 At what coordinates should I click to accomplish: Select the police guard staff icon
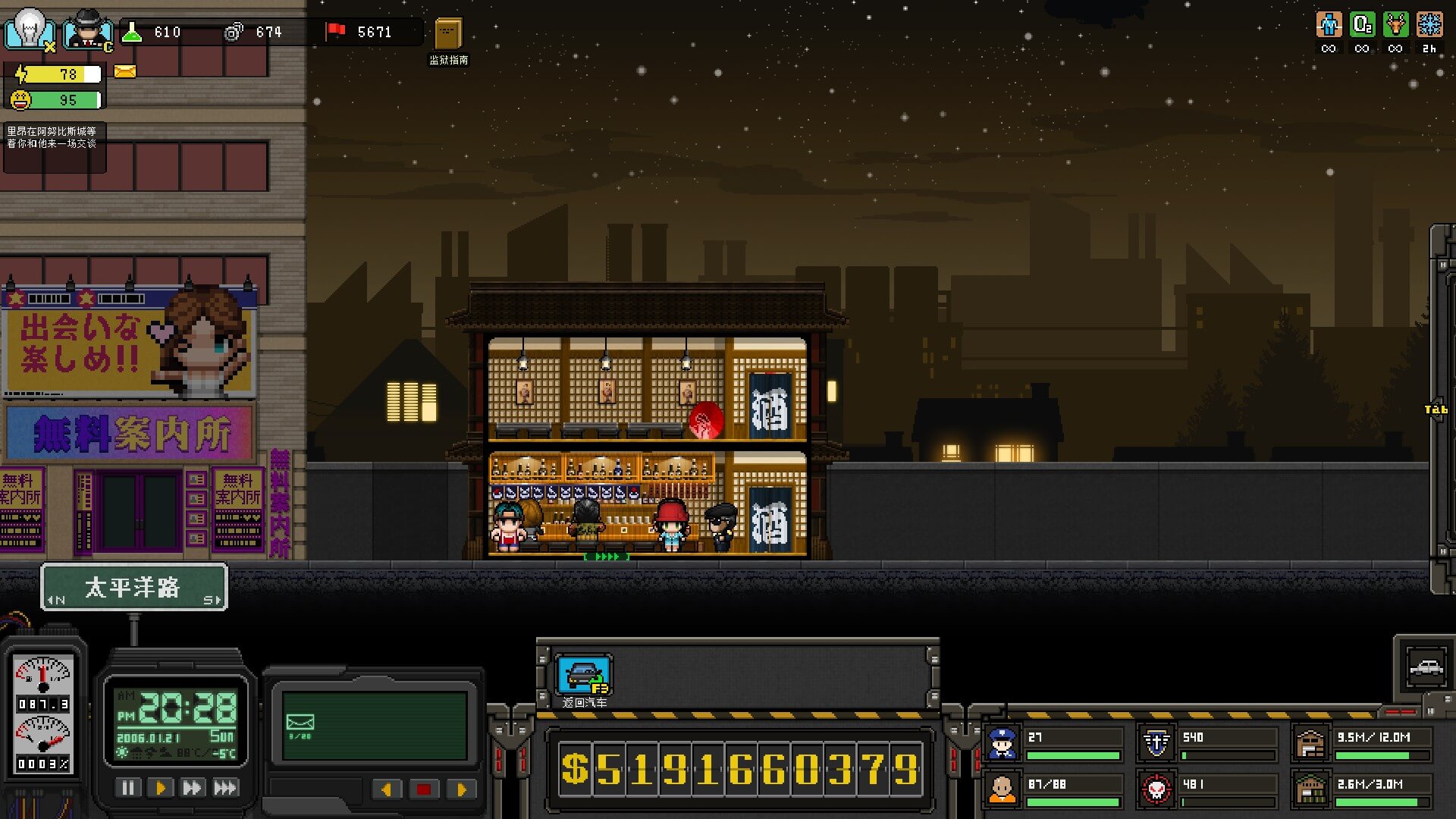click(x=1002, y=744)
